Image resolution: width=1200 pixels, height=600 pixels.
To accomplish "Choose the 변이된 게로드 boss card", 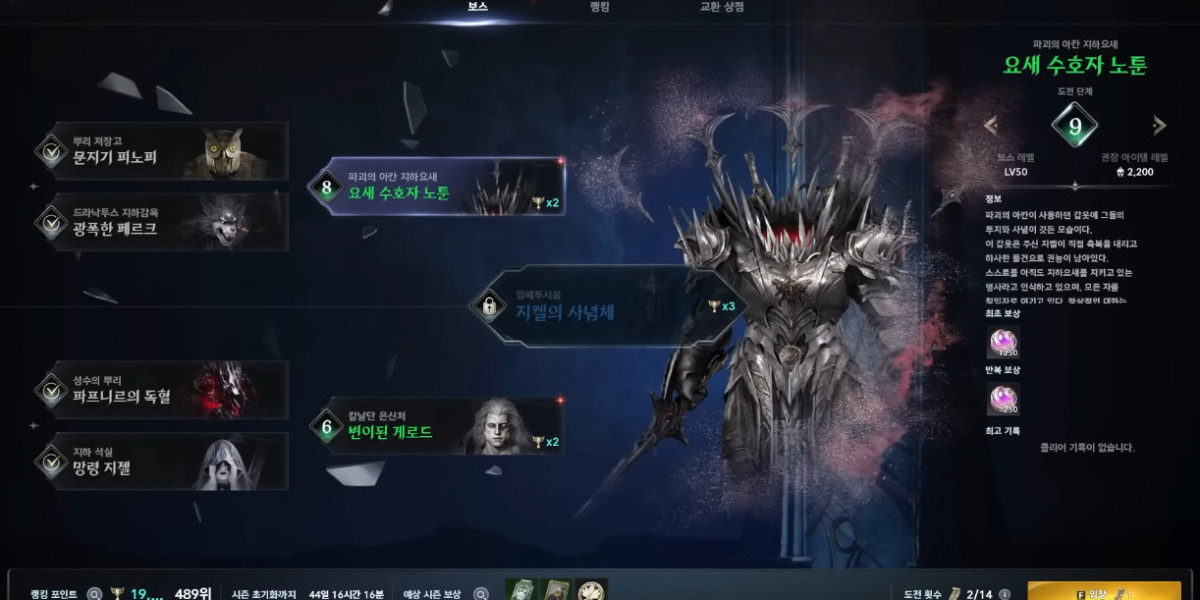I will click(438, 426).
